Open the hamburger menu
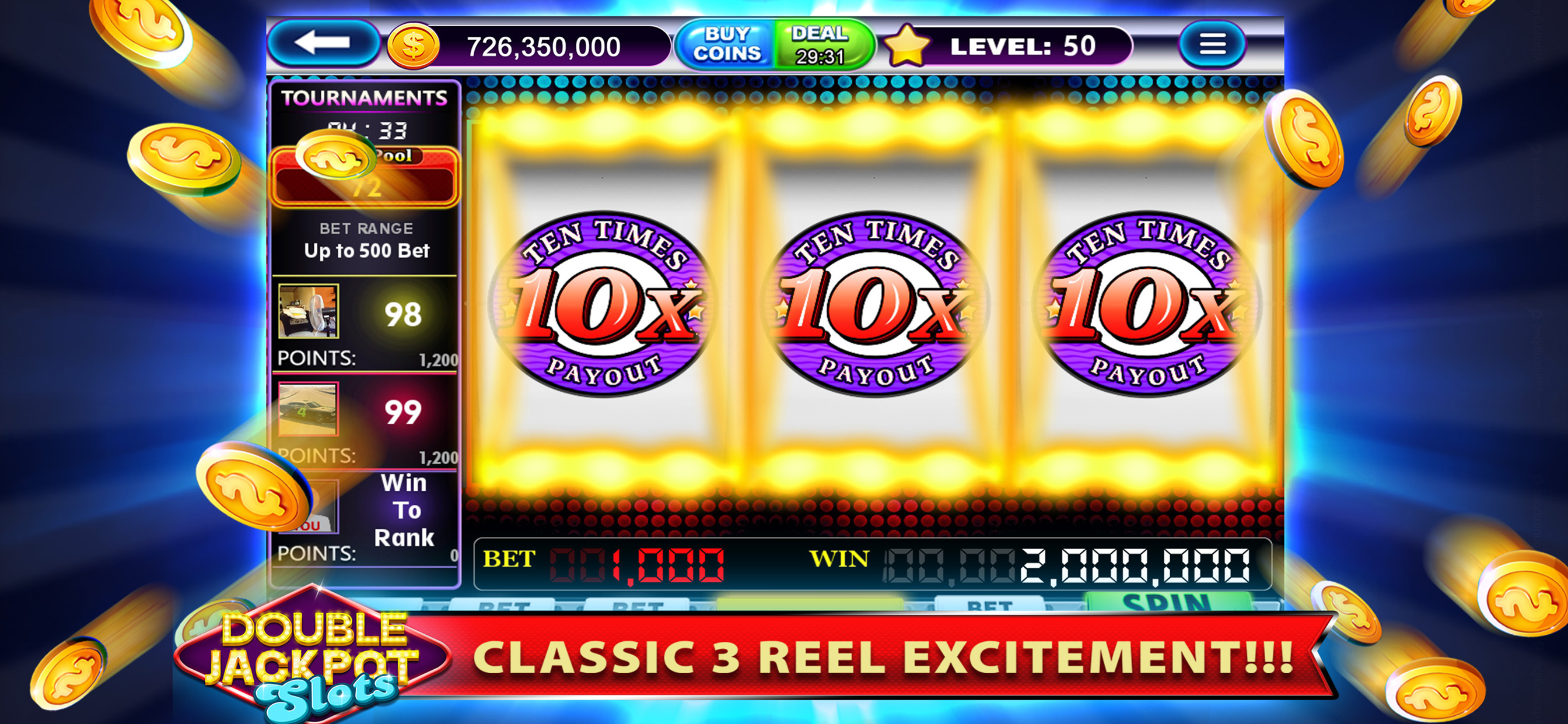This screenshot has width=1568, height=724. [1212, 43]
